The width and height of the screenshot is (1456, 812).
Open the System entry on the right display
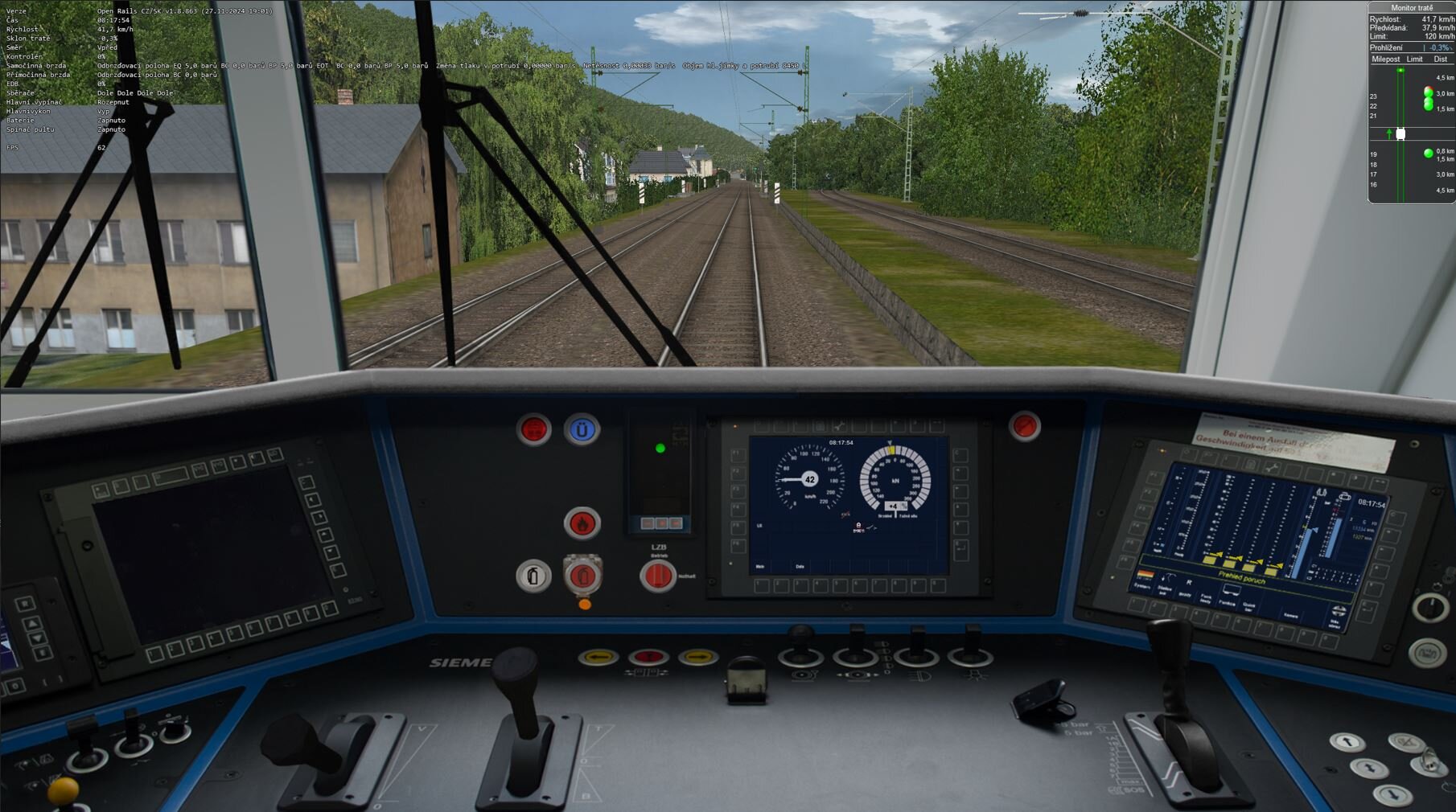tap(1141, 585)
